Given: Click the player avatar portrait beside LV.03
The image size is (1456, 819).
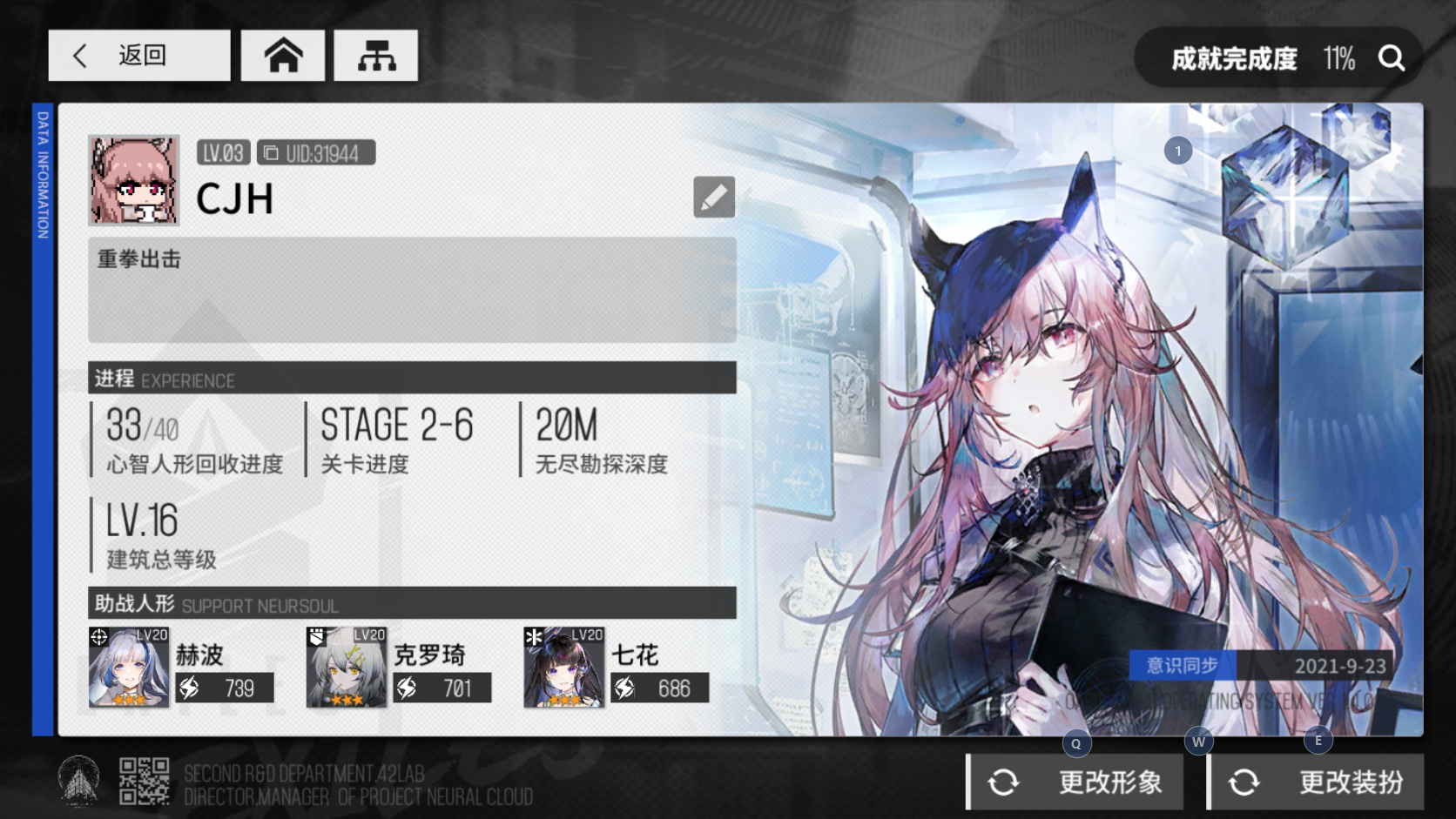Looking at the screenshot, I should [x=132, y=179].
